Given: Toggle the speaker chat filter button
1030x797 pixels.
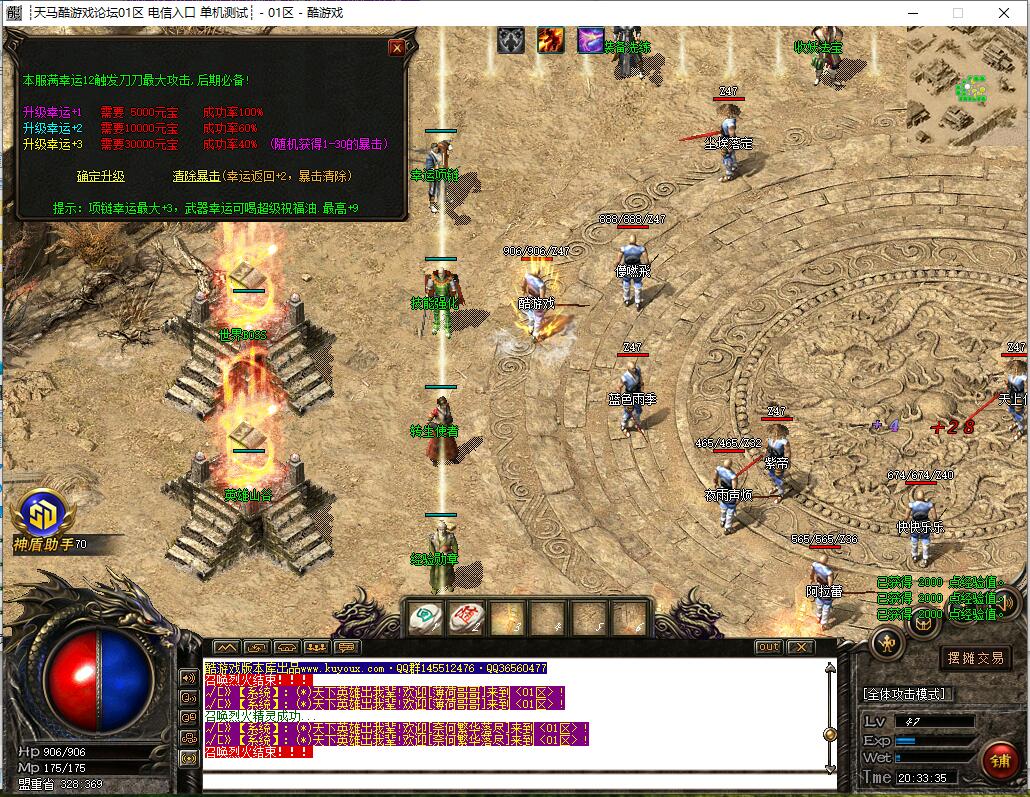Looking at the screenshot, I should point(188,677).
